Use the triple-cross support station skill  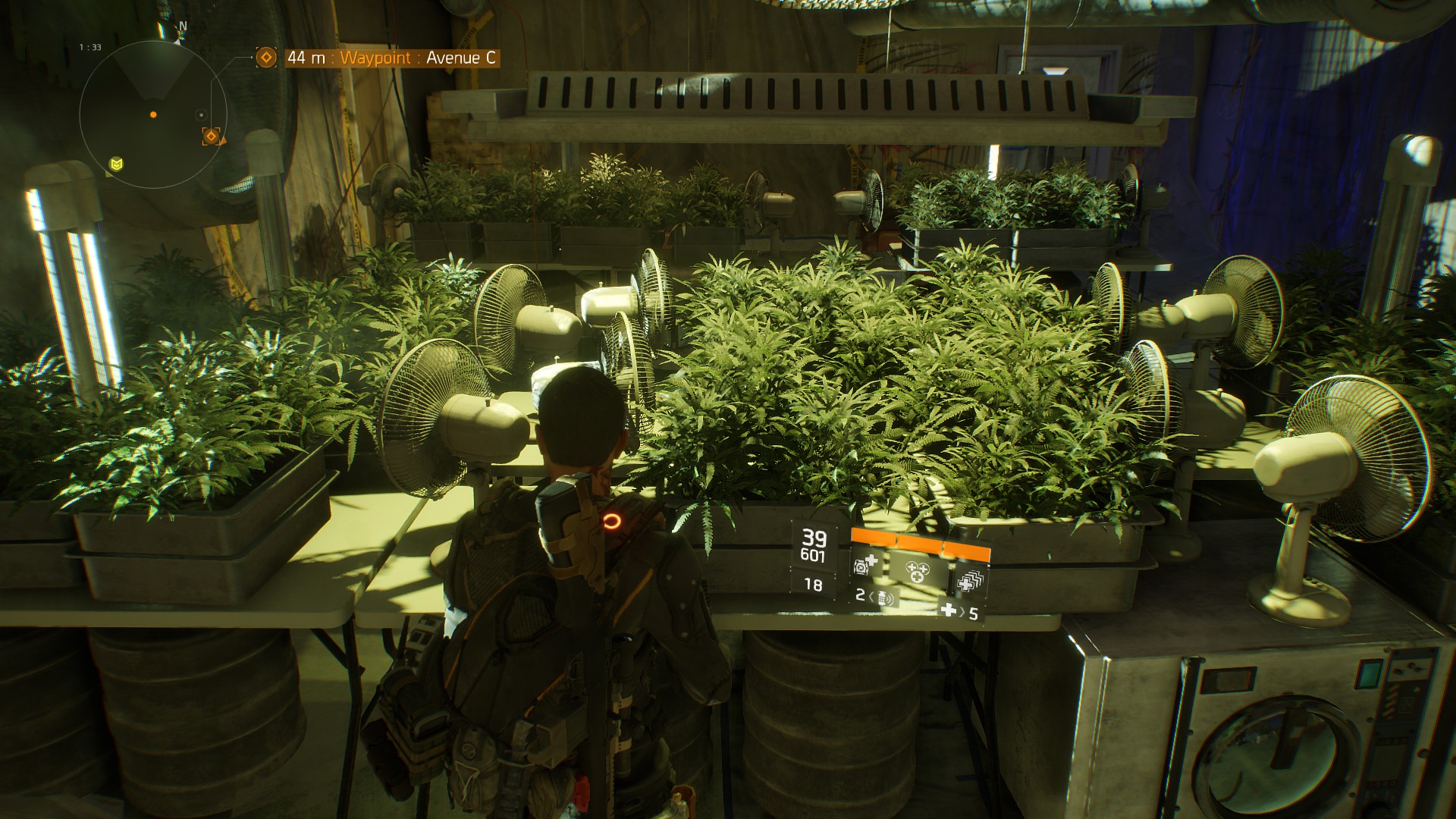click(916, 570)
